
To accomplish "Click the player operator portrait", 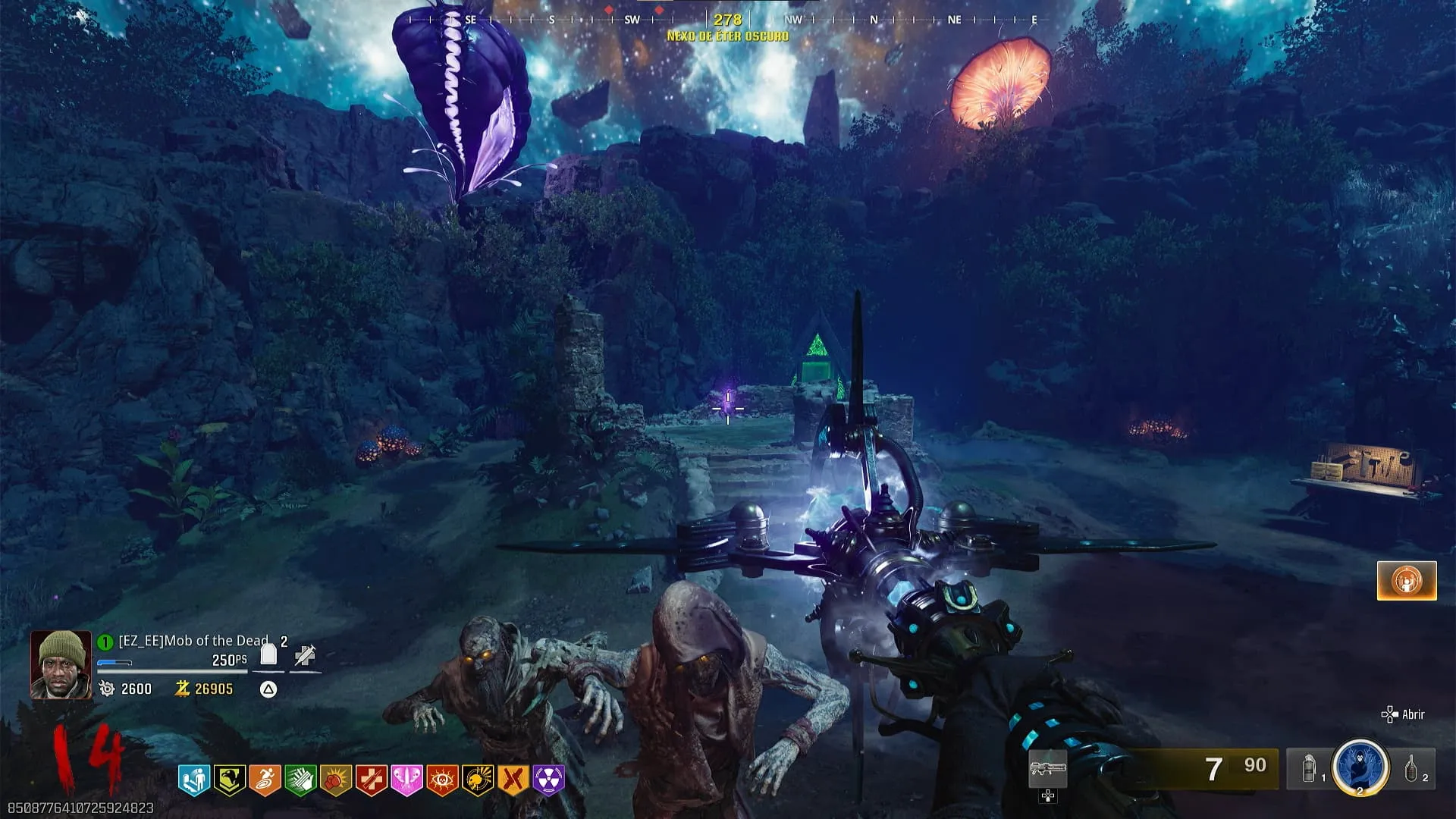I will pos(61,664).
